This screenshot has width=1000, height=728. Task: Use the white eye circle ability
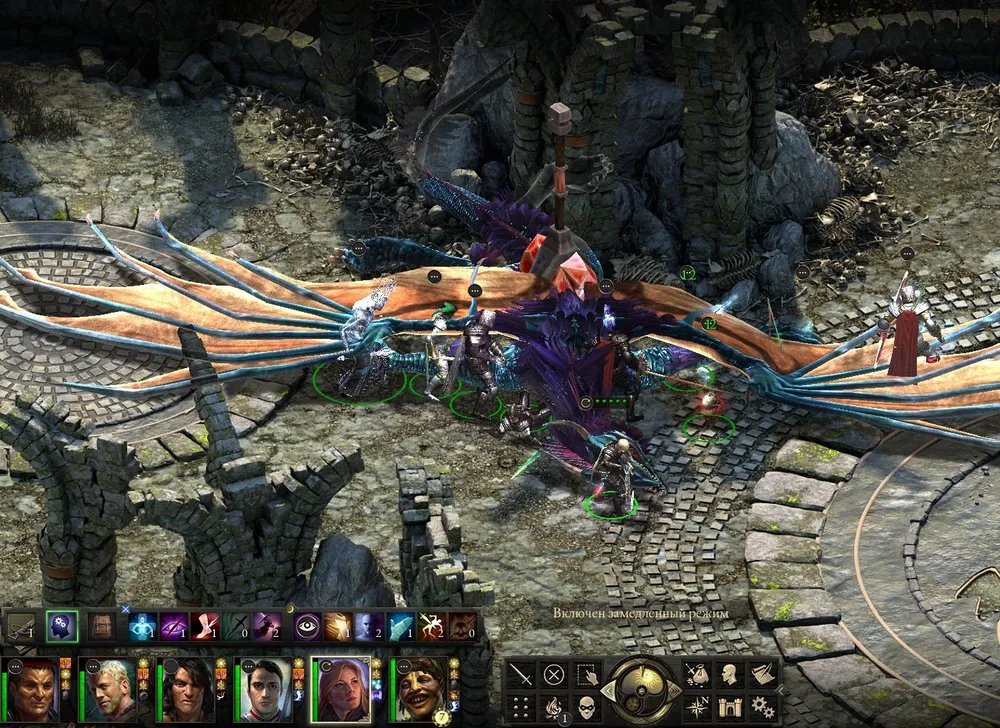306,627
